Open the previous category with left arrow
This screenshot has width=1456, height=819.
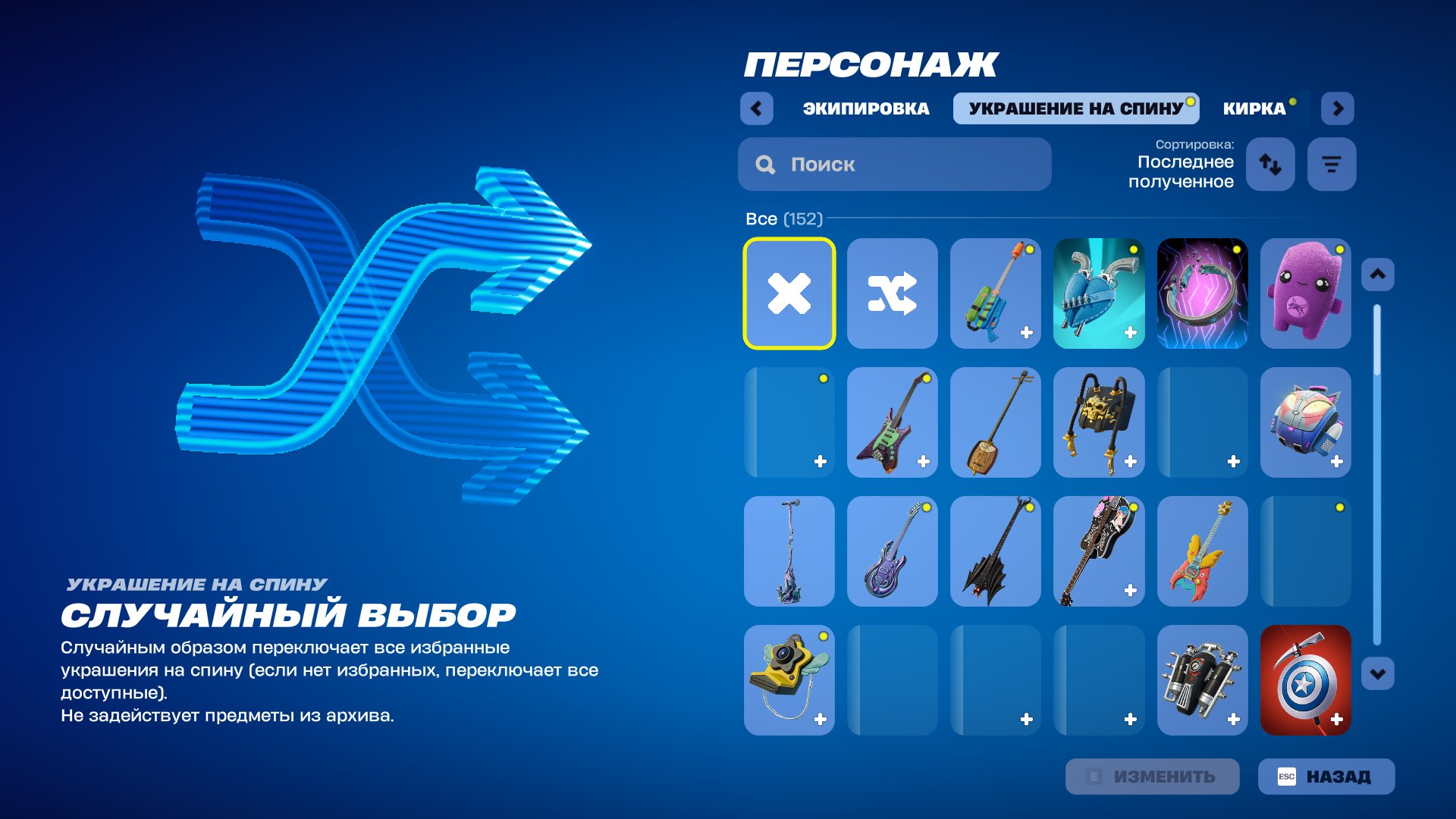[x=755, y=108]
